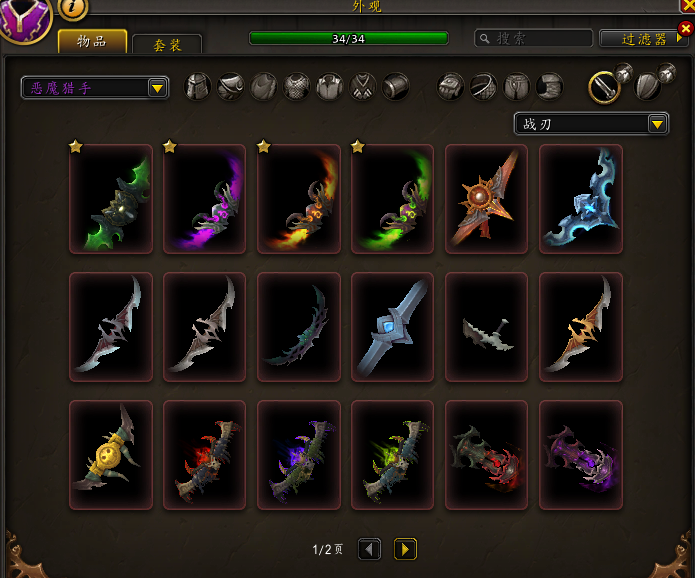Open the info help button
Viewport: 695px width, 578px height.
click(x=73, y=8)
